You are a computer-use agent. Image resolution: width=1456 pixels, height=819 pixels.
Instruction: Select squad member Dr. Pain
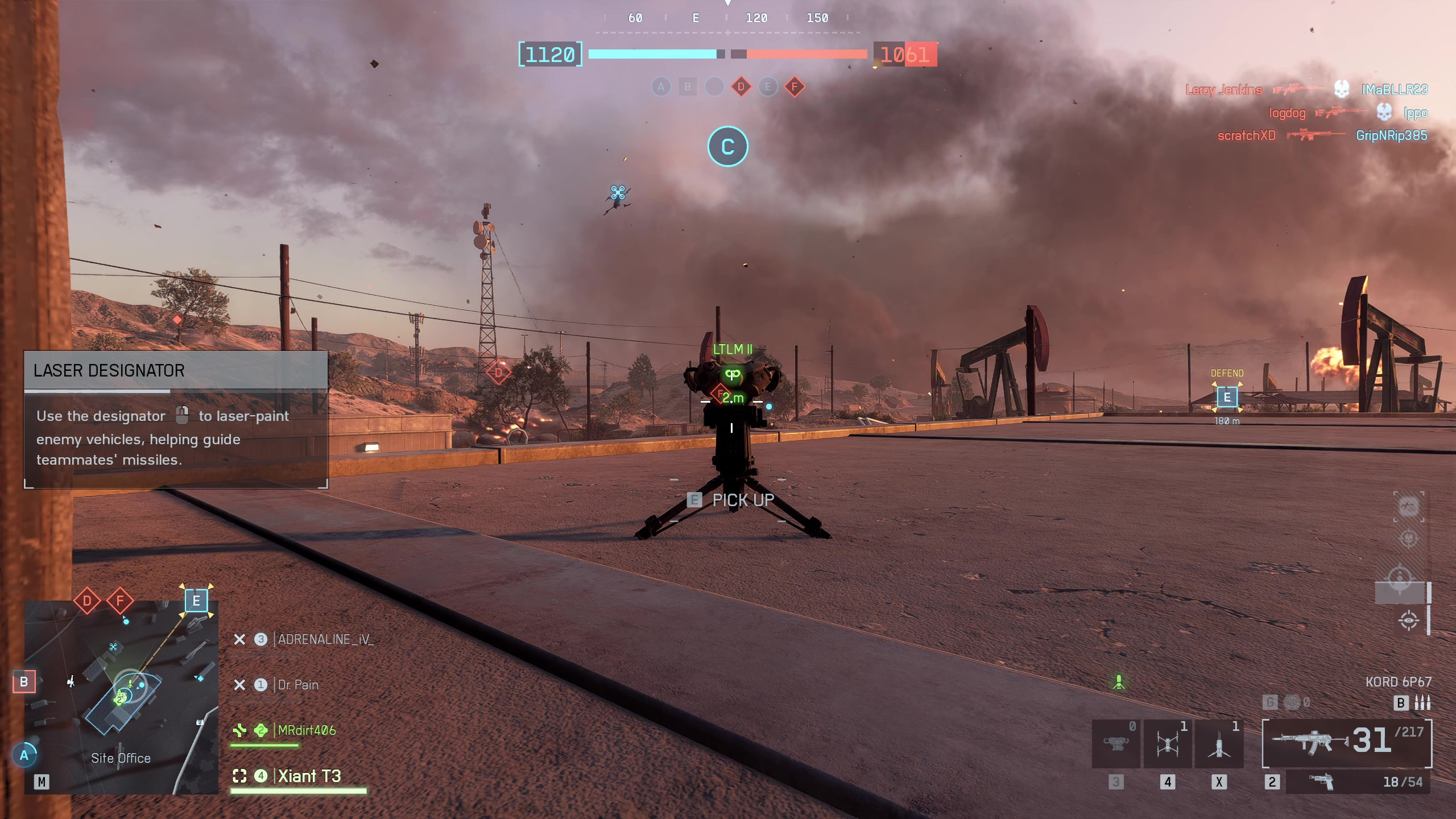pyautogui.click(x=297, y=685)
